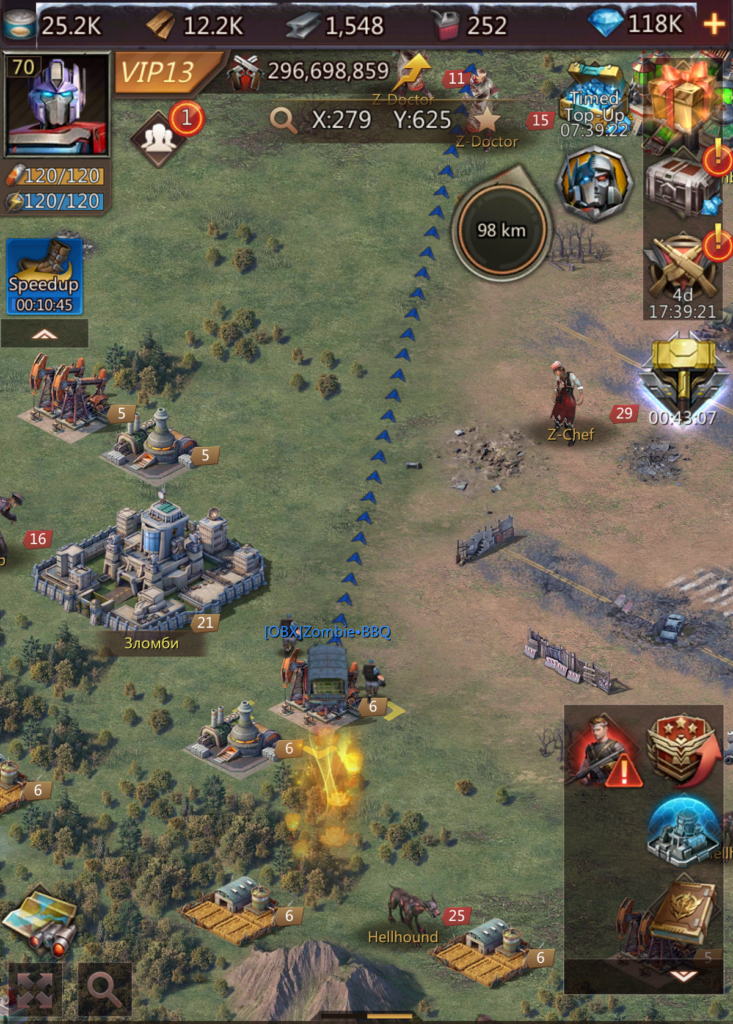Open the soldier warning alert icon
Screen dimensions: 733x1024
[x=604, y=751]
